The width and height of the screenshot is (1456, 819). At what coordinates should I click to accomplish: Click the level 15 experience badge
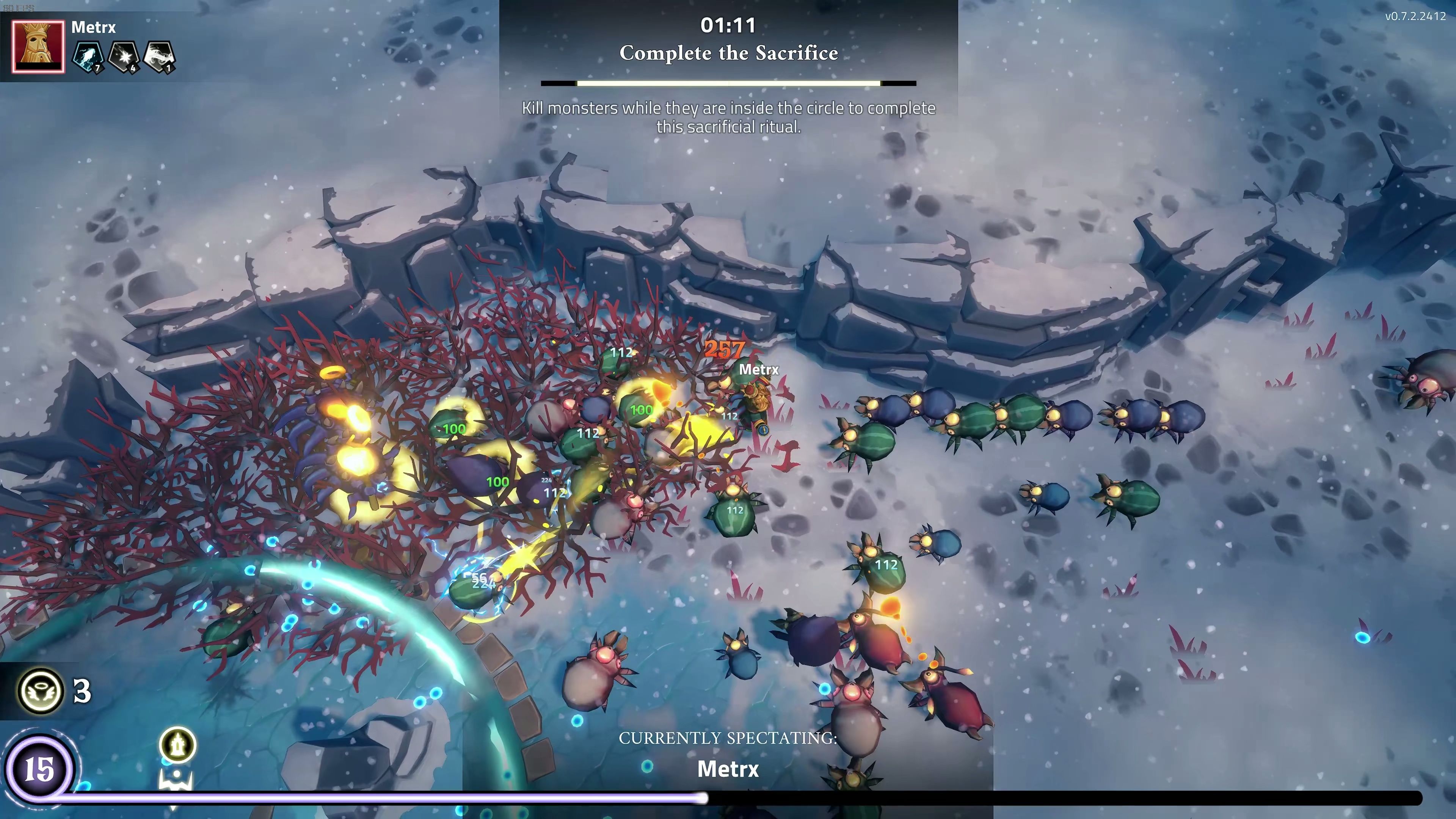point(39,769)
